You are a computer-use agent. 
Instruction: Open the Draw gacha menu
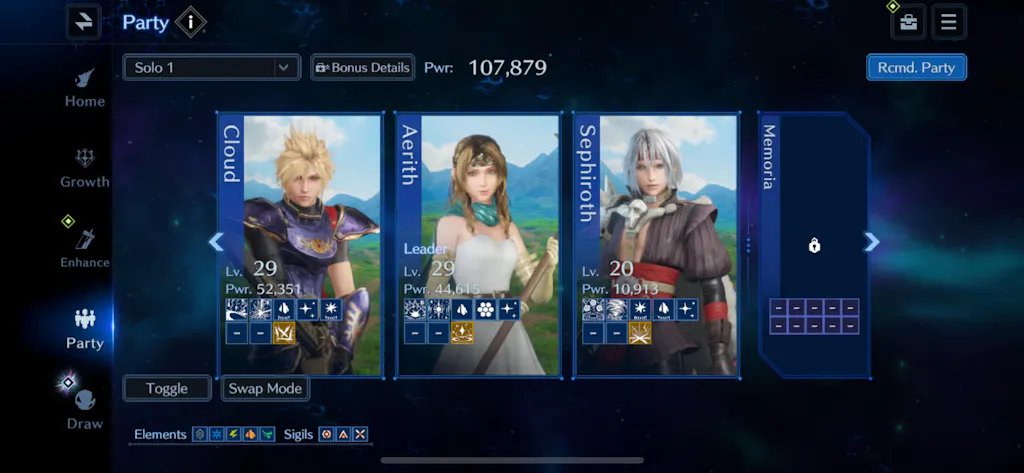pos(85,409)
